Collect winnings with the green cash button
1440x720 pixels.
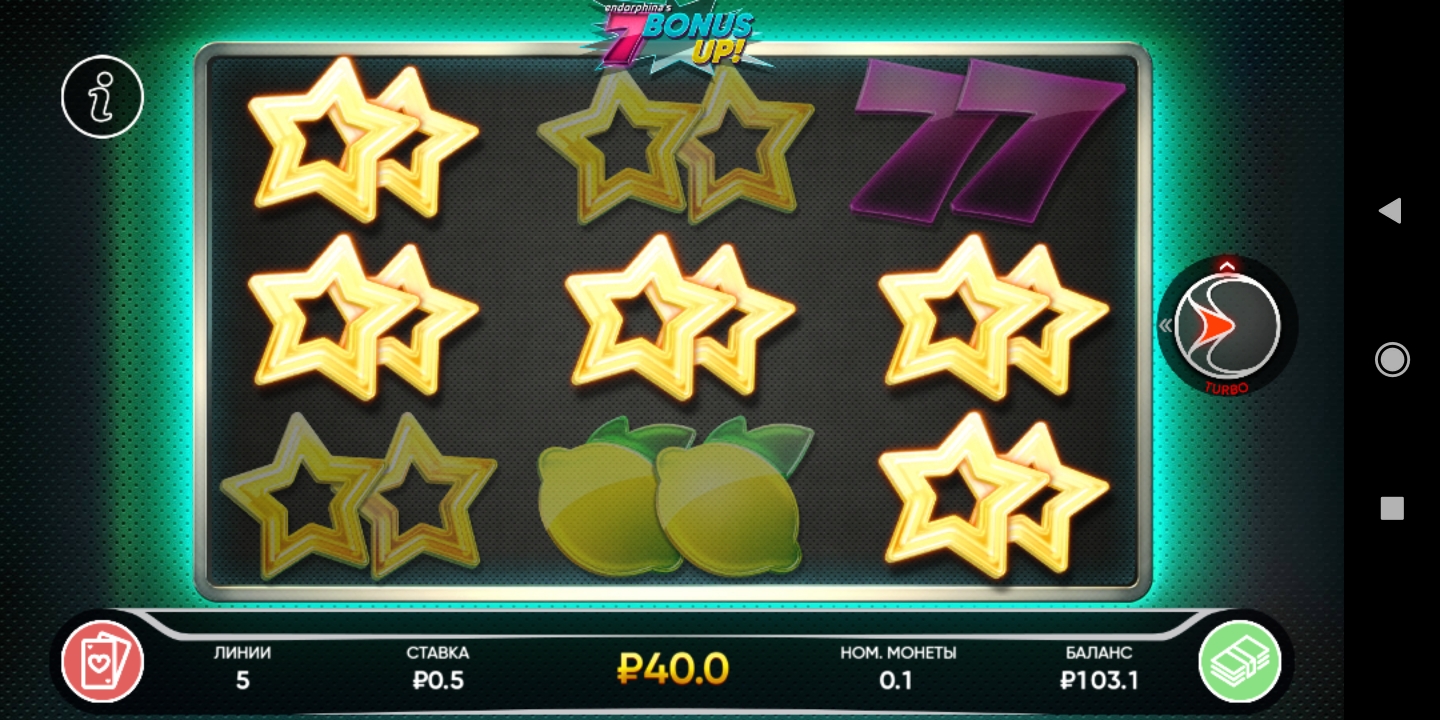point(1240,661)
